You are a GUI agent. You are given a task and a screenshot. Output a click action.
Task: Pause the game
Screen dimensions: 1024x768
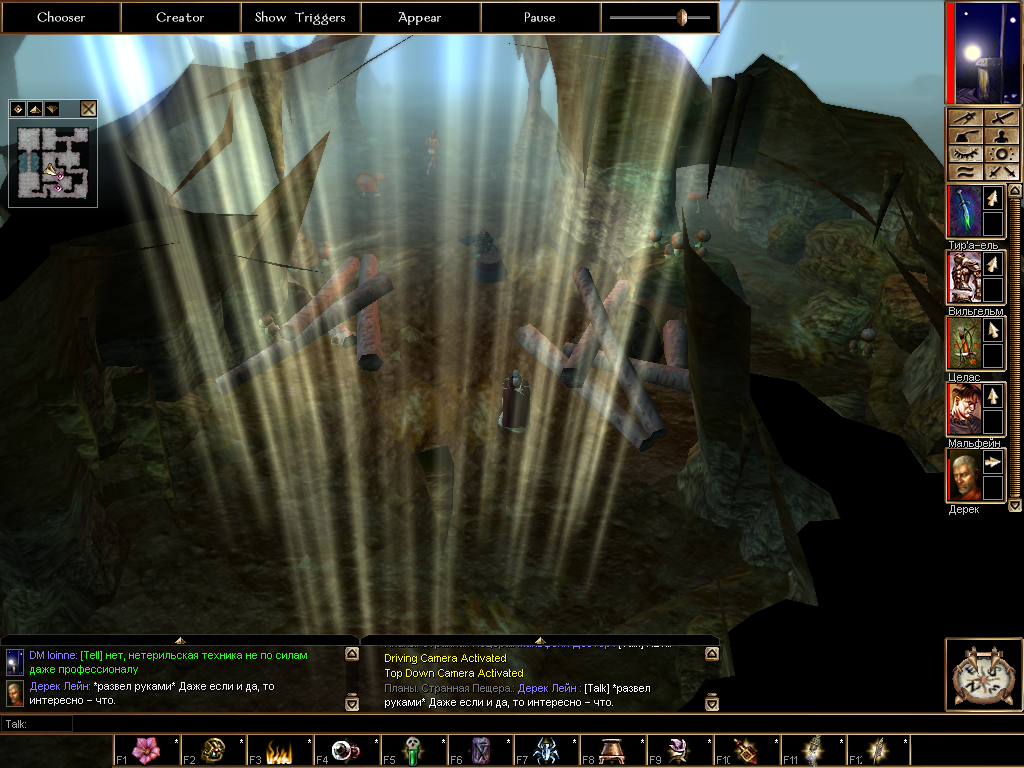[x=540, y=17]
